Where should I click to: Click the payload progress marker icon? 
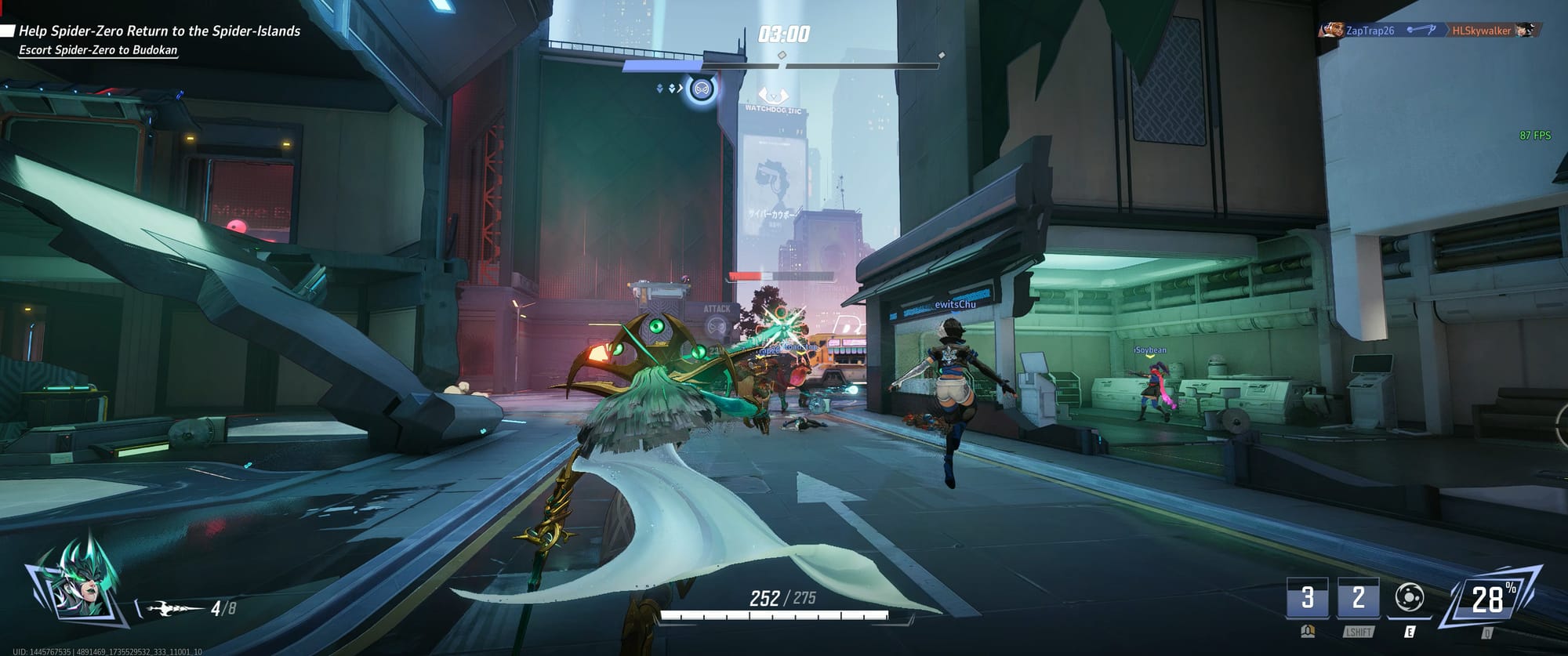point(702,89)
